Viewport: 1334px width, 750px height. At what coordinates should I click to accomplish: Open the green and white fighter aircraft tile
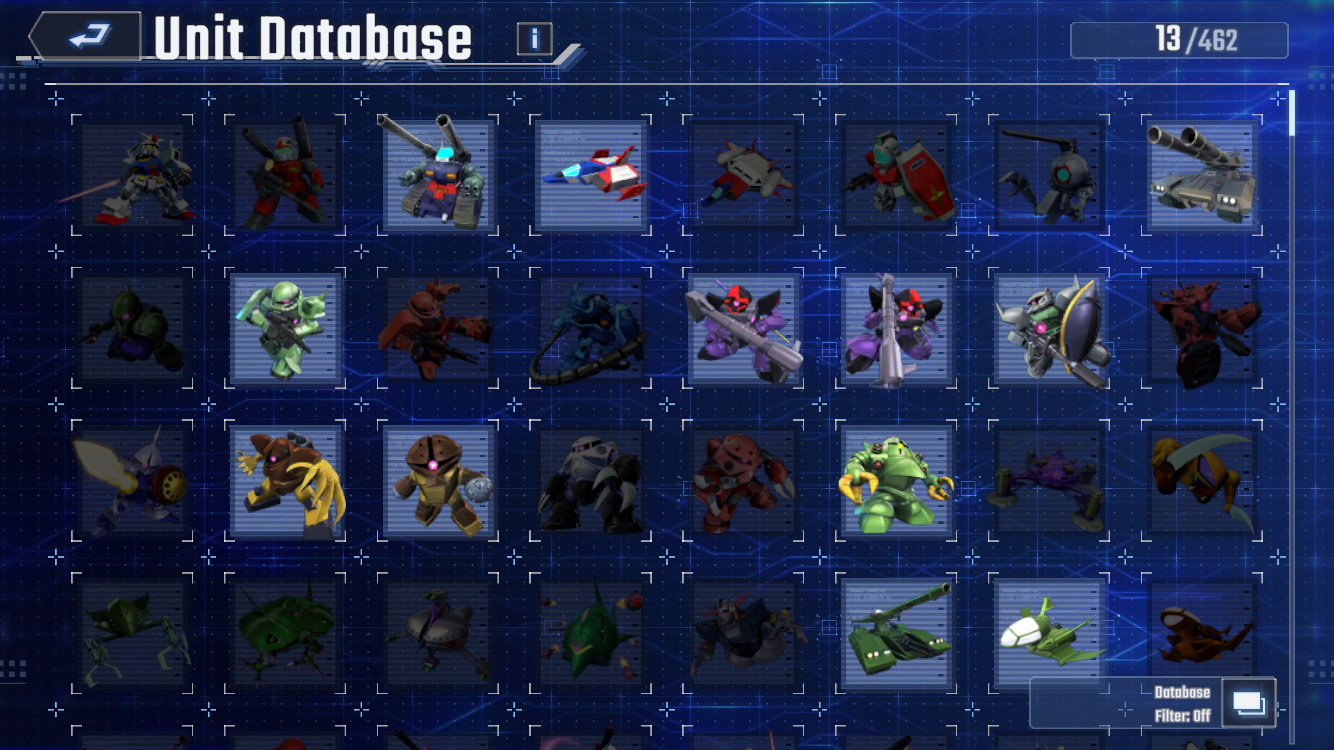click(1050, 632)
